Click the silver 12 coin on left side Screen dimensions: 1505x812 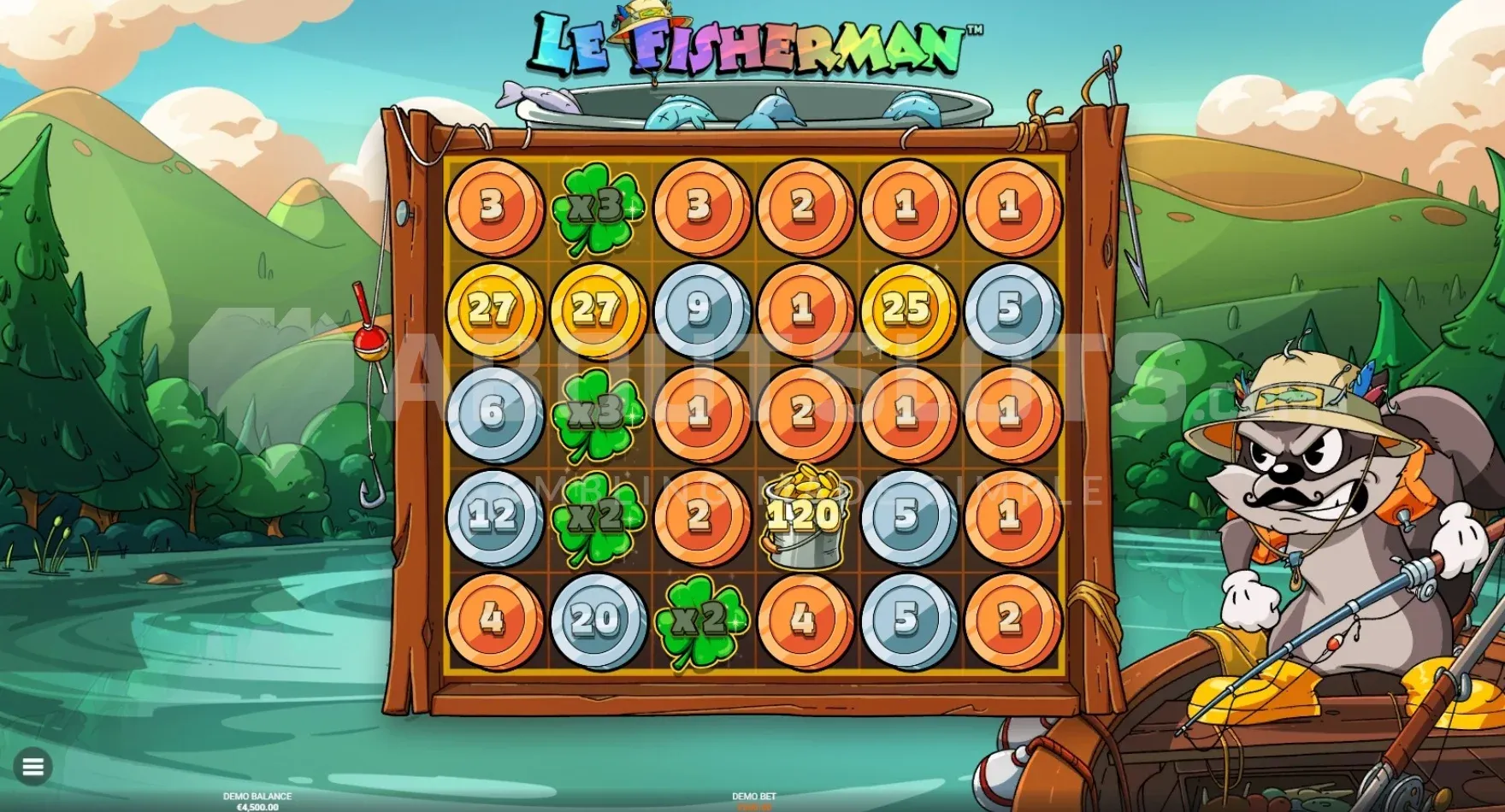[493, 515]
